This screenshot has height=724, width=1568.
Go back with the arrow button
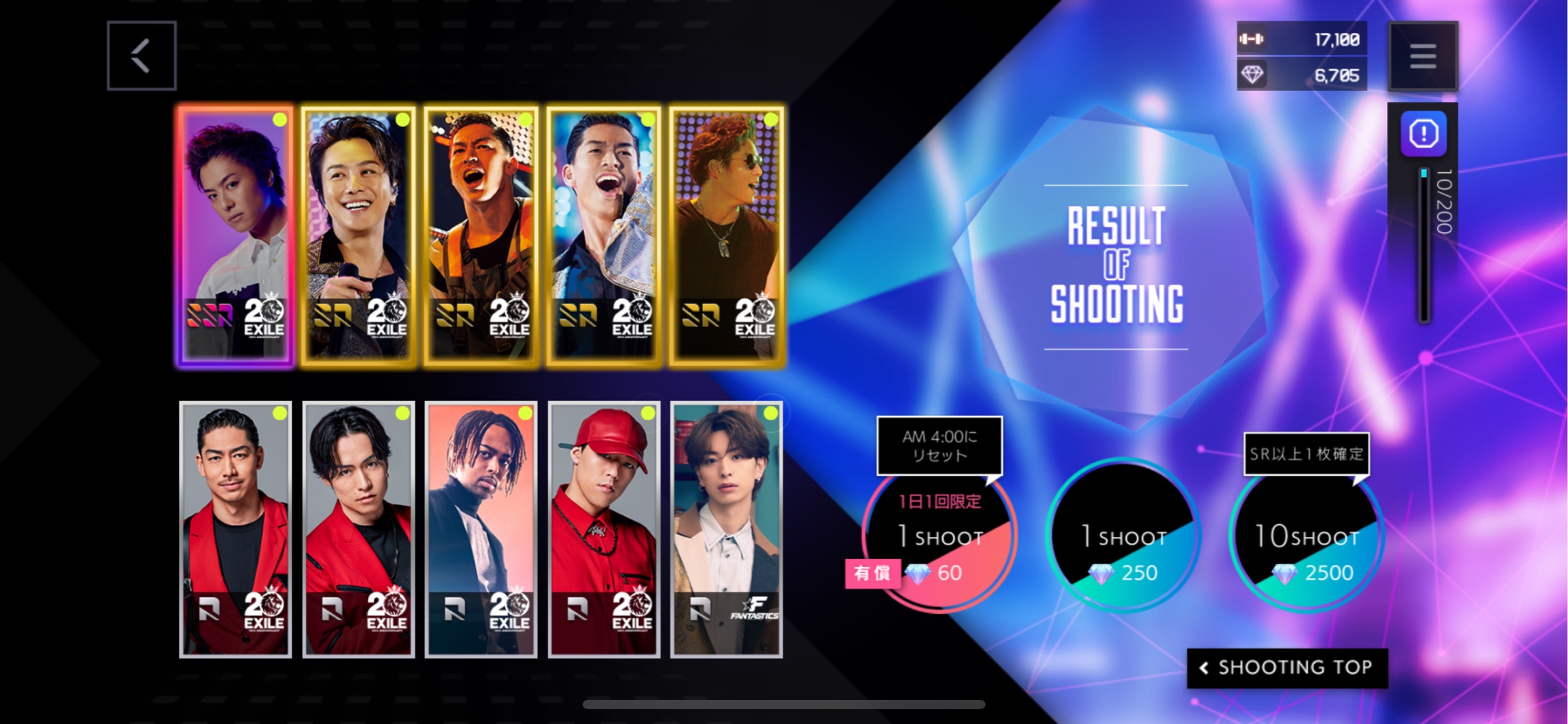[142, 56]
